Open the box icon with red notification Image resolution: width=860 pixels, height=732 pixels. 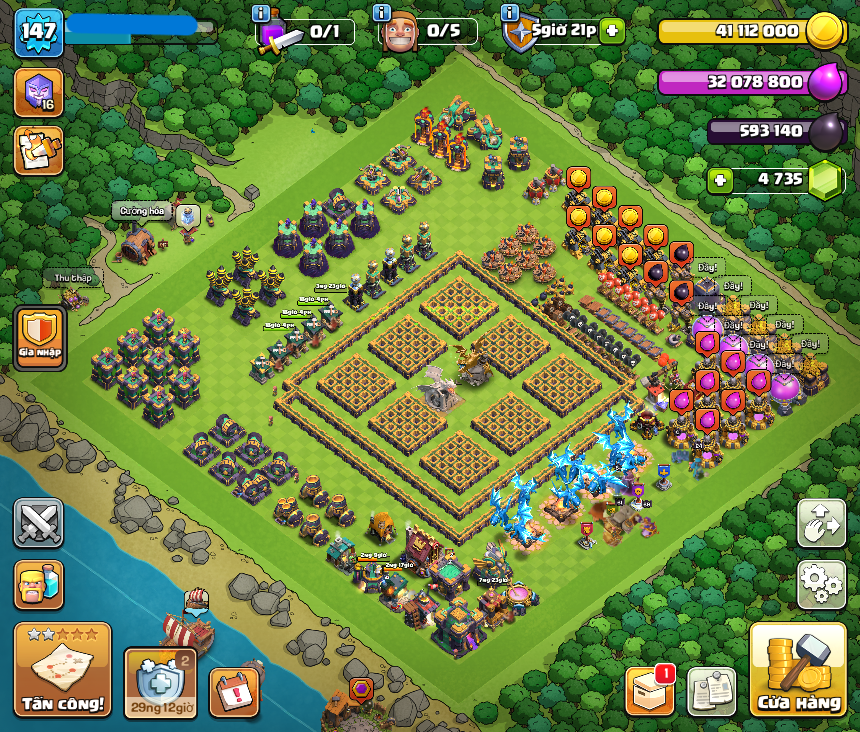[650, 691]
